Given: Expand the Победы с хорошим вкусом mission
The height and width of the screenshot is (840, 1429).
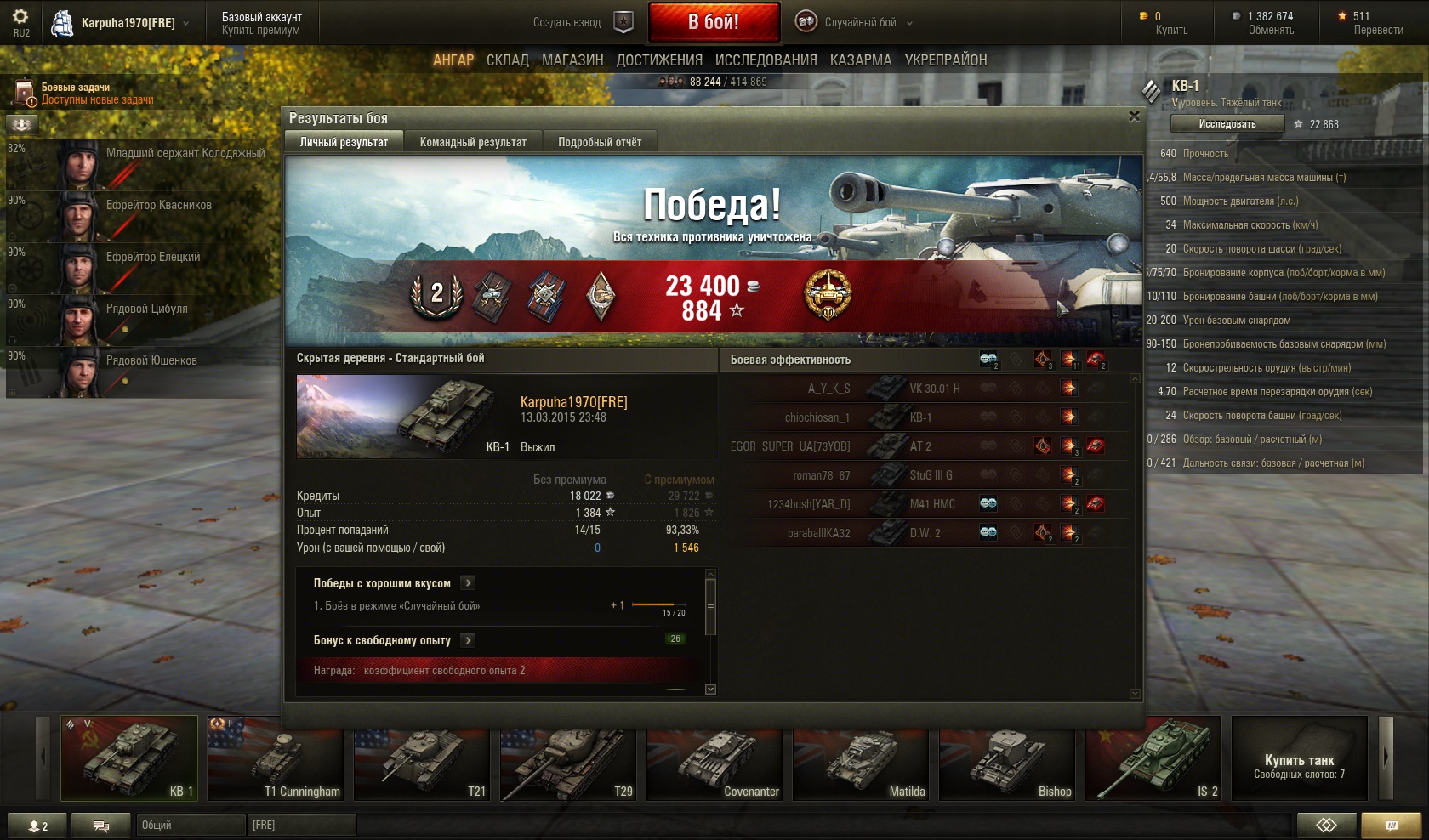Looking at the screenshot, I should (x=468, y=583).
